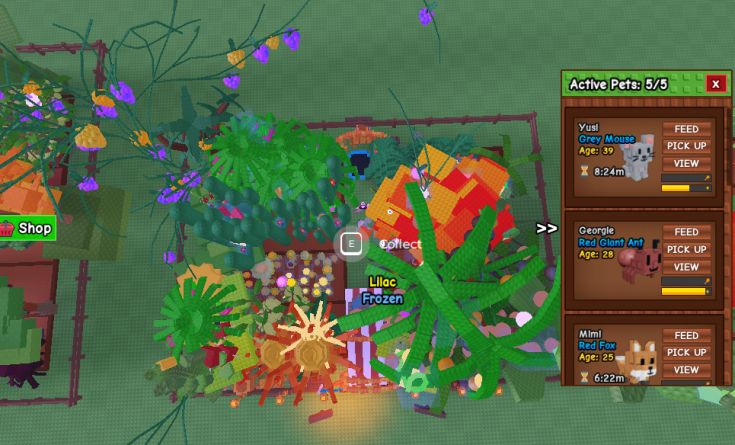Pick up Georgie the Red Giant Ant
This screenshot has height=445, width=735.
(x=686, y=249)
